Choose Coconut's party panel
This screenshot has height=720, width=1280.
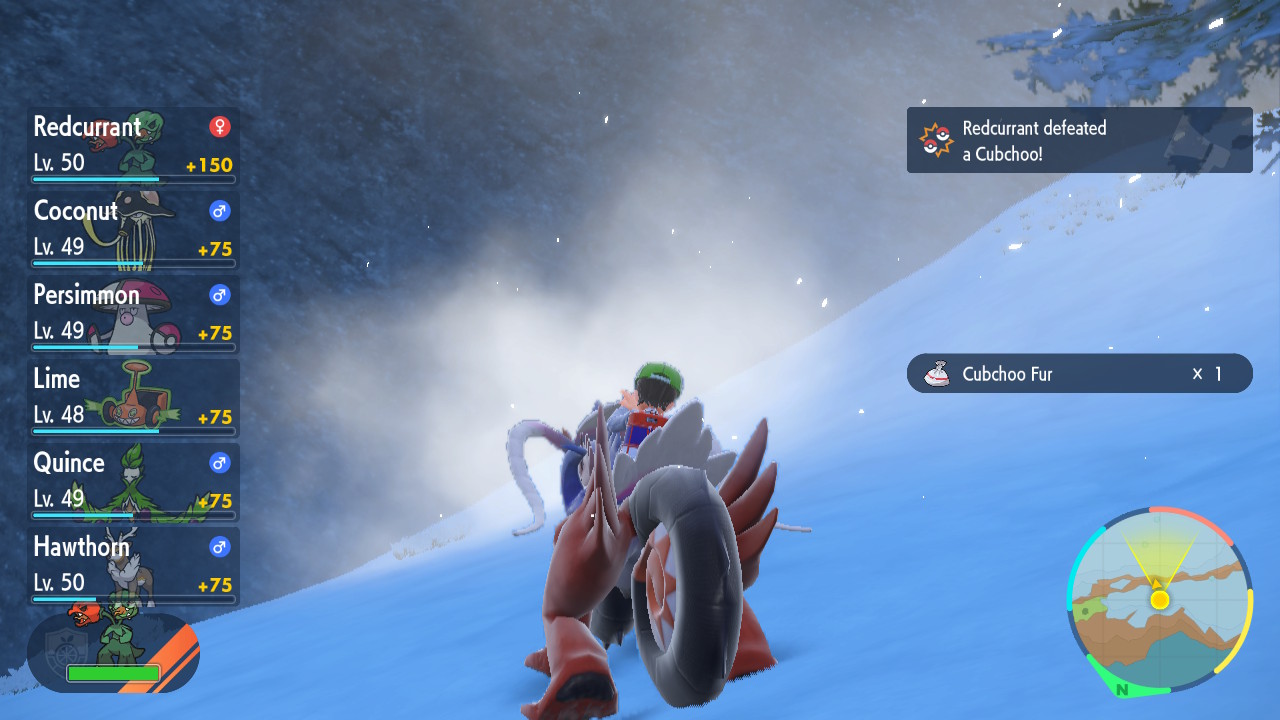(x=133, y=230)
